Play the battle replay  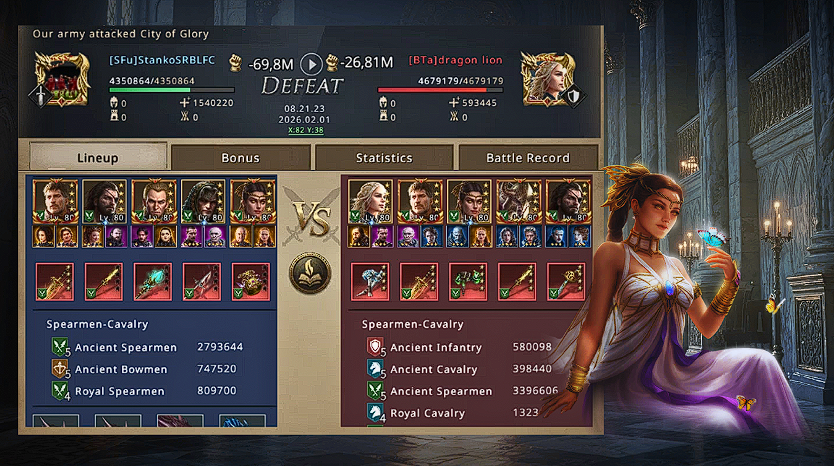click(312, 63)
